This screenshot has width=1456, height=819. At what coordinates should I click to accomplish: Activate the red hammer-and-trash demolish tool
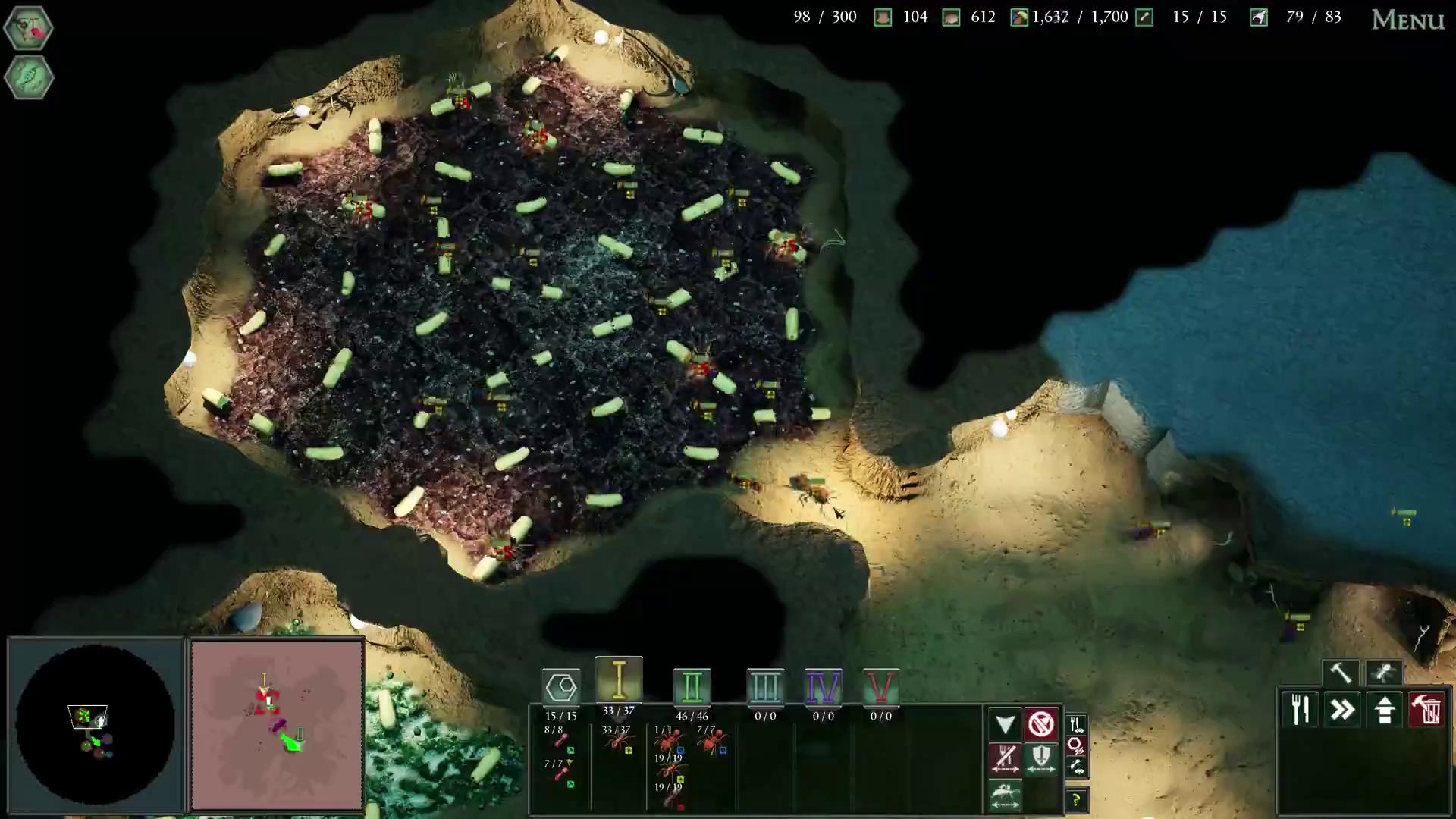tap(1426, 711)
